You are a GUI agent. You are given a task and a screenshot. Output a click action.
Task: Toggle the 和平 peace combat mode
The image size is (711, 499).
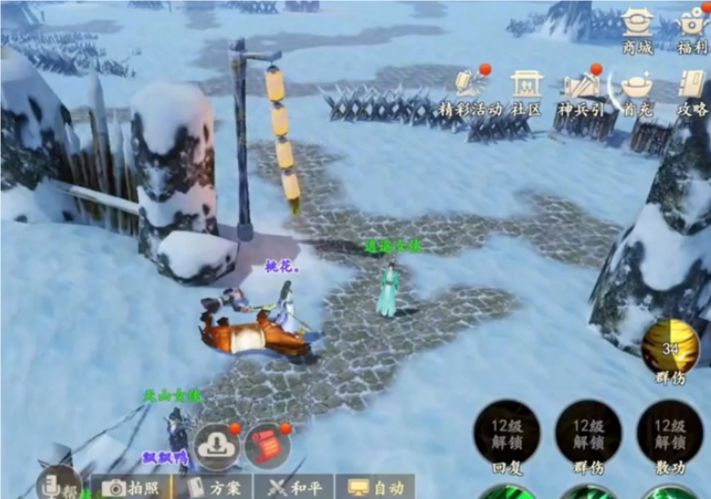pos(292,487)
